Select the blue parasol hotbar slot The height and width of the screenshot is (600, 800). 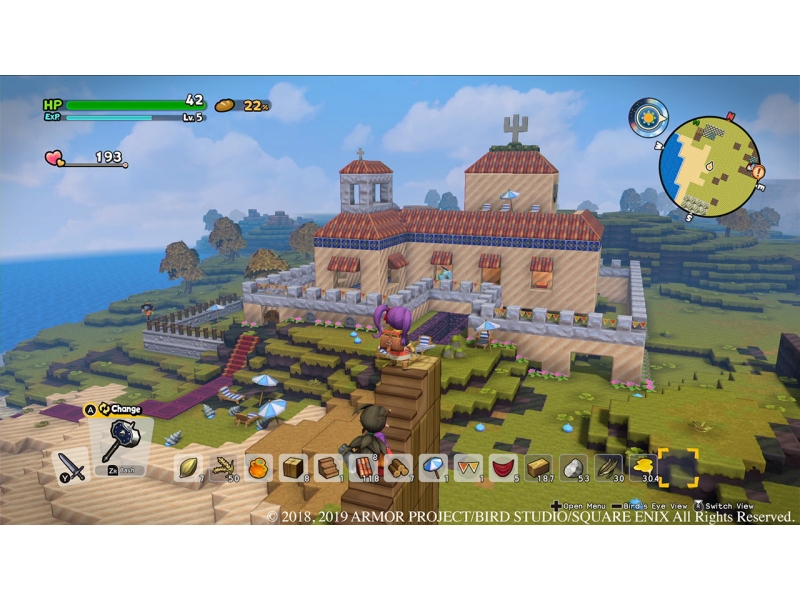pos(433,467)
